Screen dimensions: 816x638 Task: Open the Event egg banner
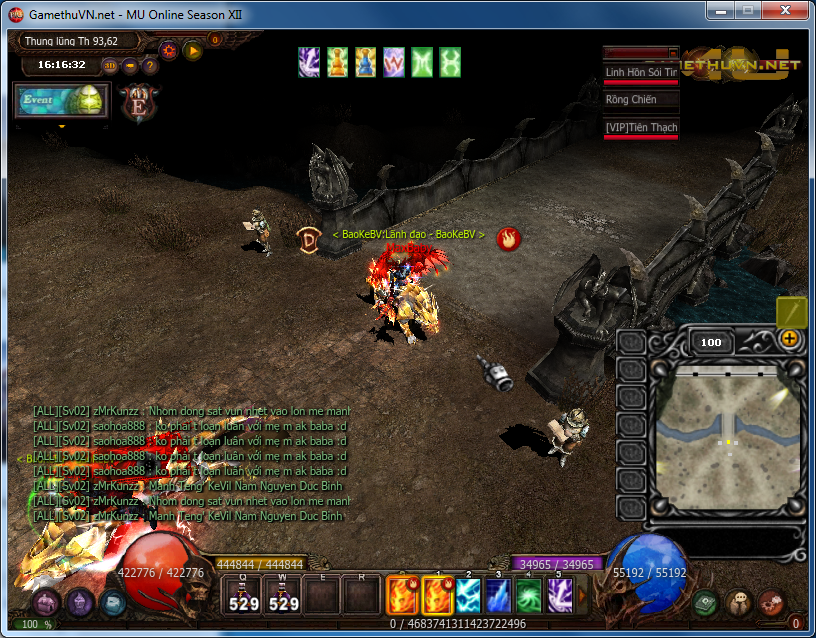coord(60,101)
